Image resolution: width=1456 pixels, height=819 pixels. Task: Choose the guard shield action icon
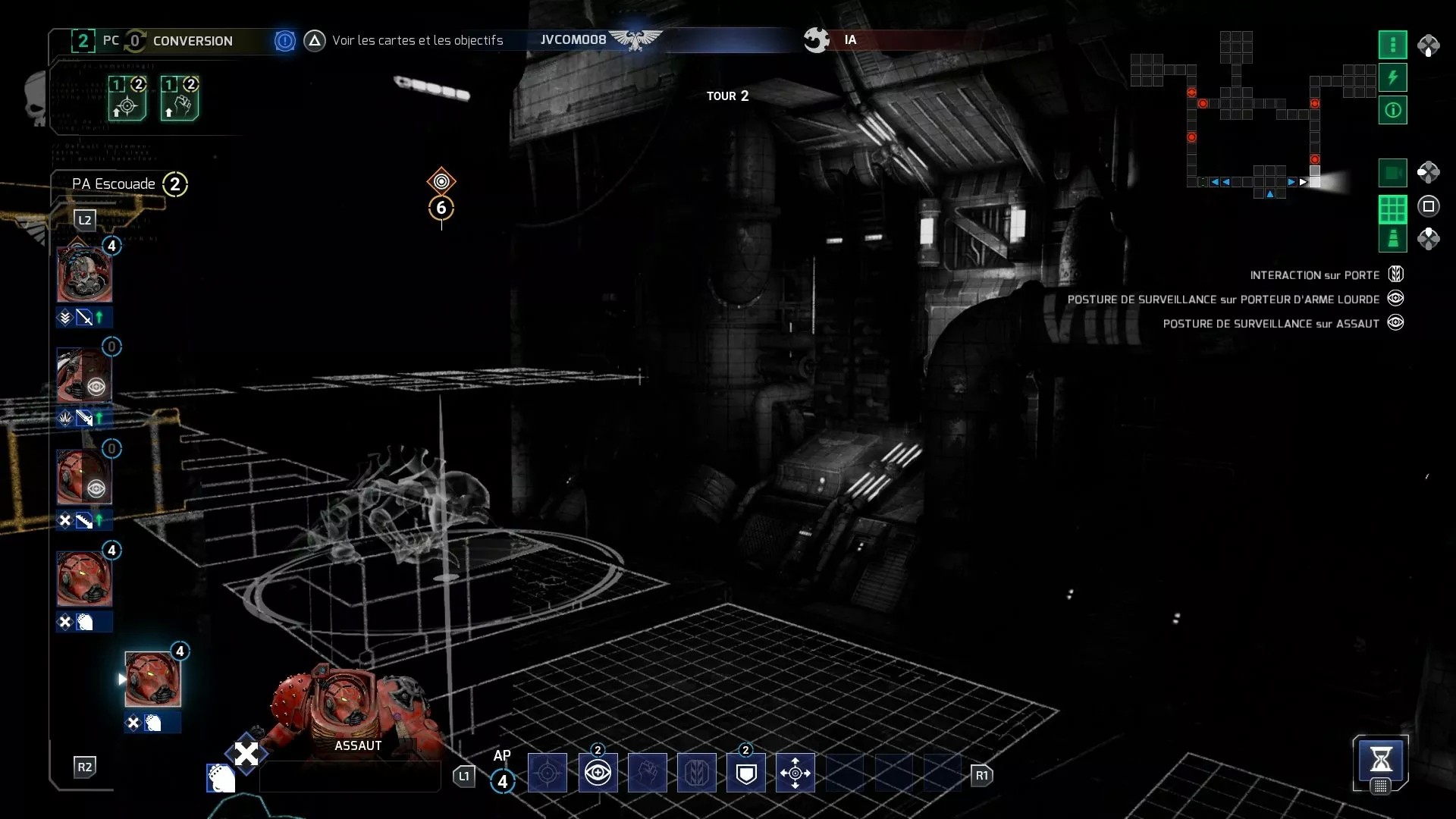(x=747, y=773)
